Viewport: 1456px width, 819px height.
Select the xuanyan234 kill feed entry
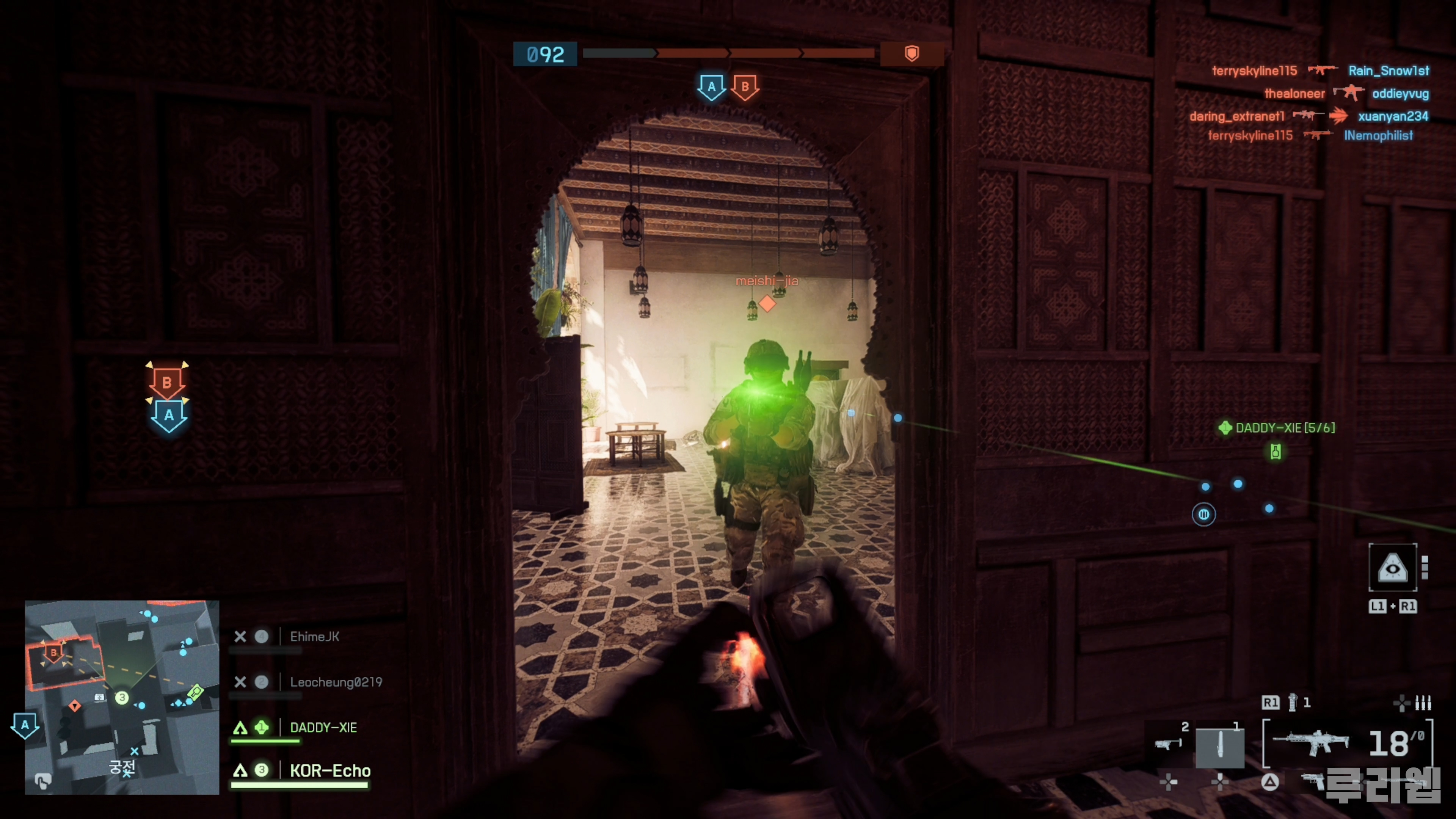point(1393,116)
